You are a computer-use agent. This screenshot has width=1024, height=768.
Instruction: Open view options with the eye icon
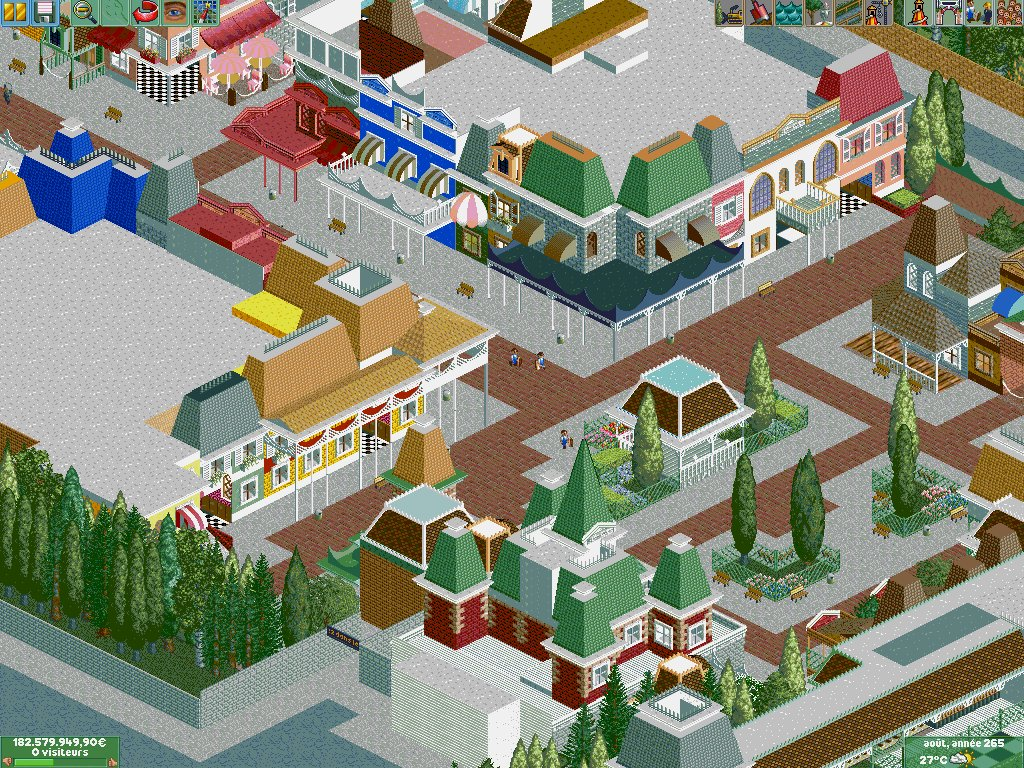(176, 12)
